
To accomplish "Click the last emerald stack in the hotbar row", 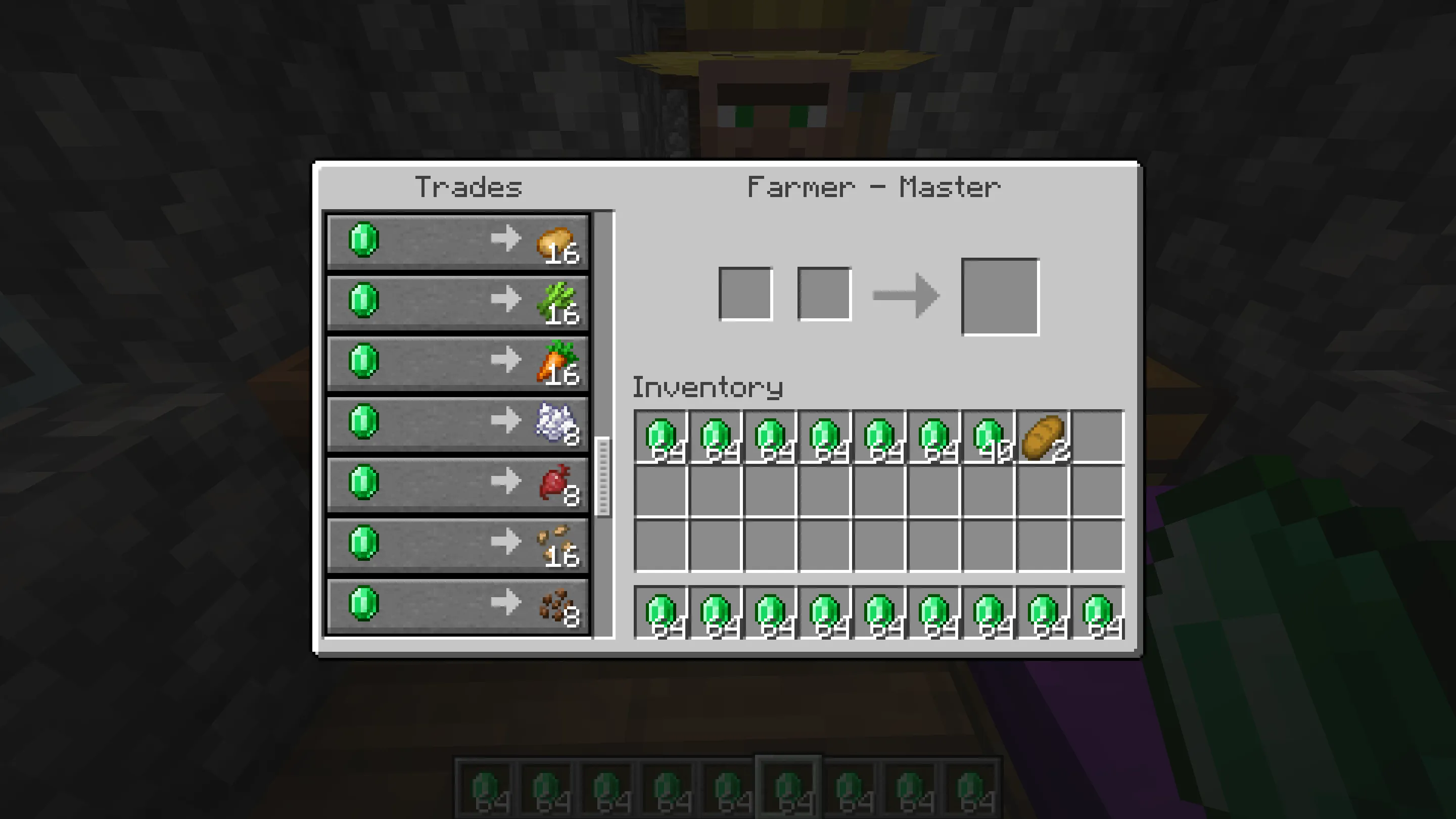I will click(1097, 612).
